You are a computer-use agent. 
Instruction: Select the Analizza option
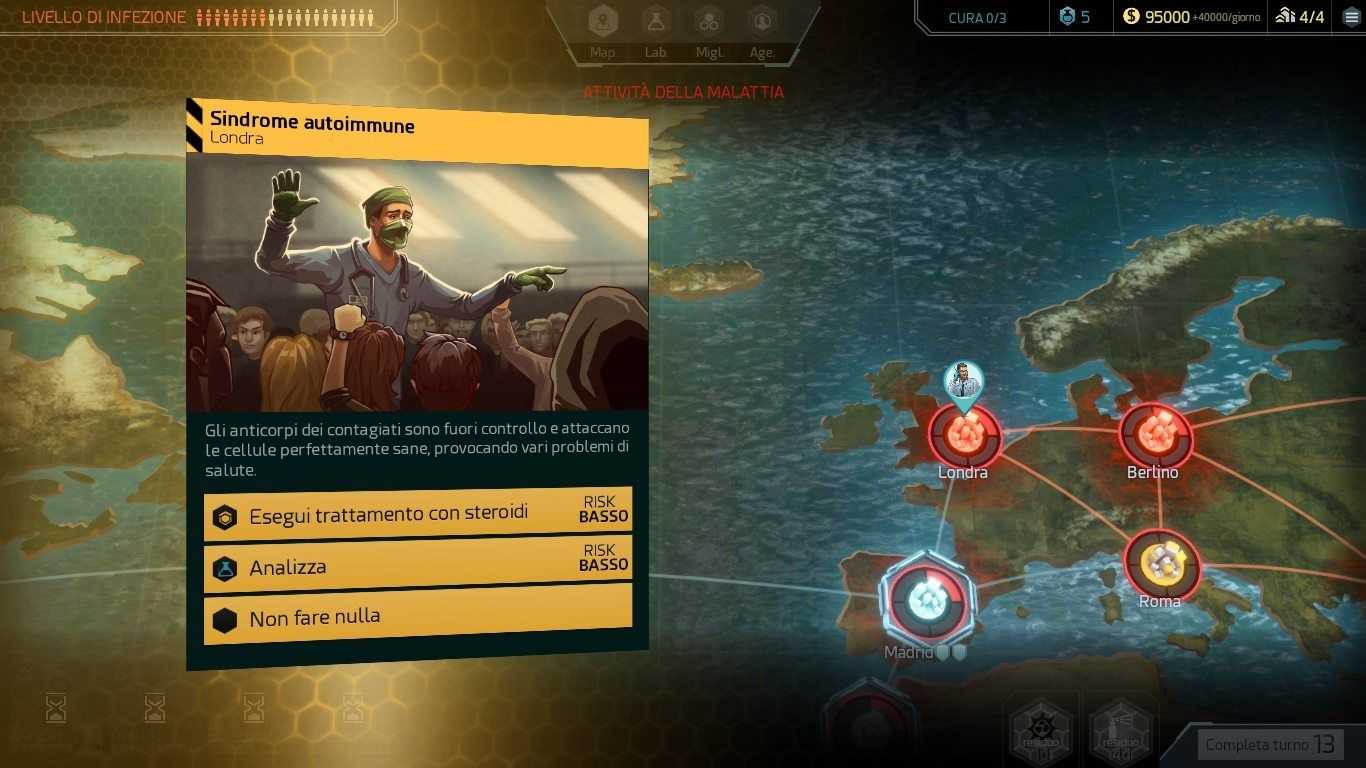pos(418,567)
